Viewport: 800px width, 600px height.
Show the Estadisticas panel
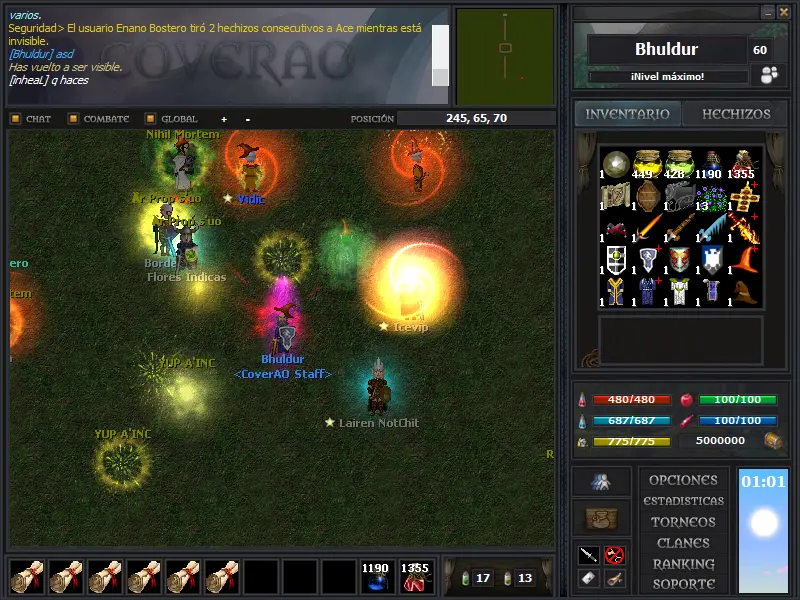point(683,501)
